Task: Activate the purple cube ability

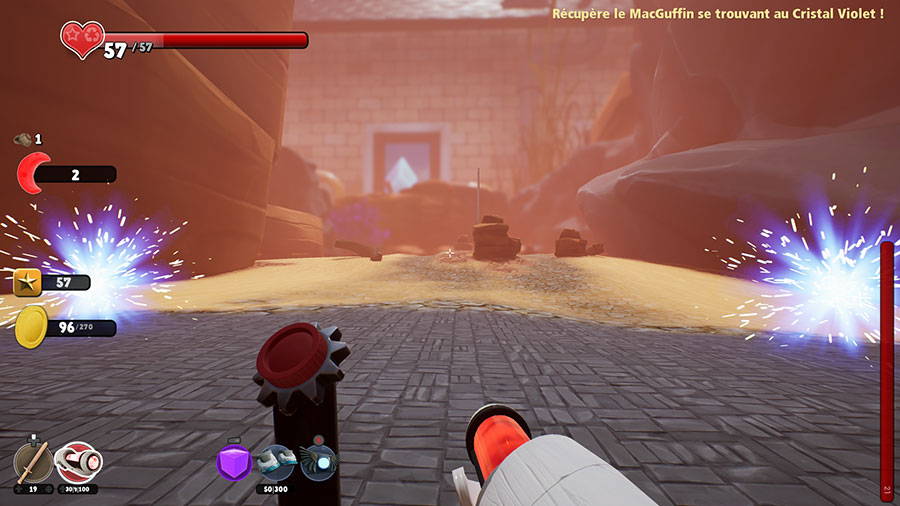Action: [x=233, y=462]
